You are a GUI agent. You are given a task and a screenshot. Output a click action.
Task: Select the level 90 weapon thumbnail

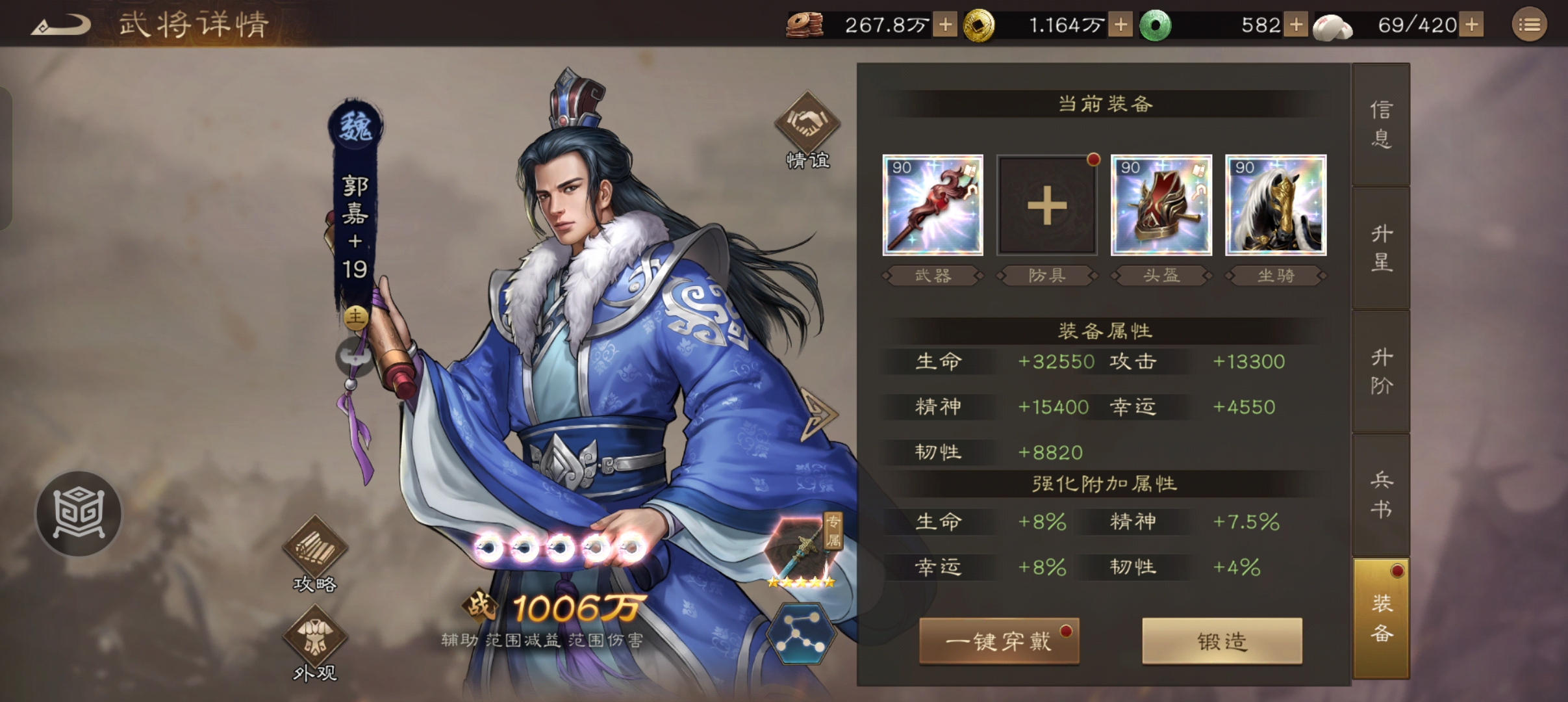click(933, 205)
